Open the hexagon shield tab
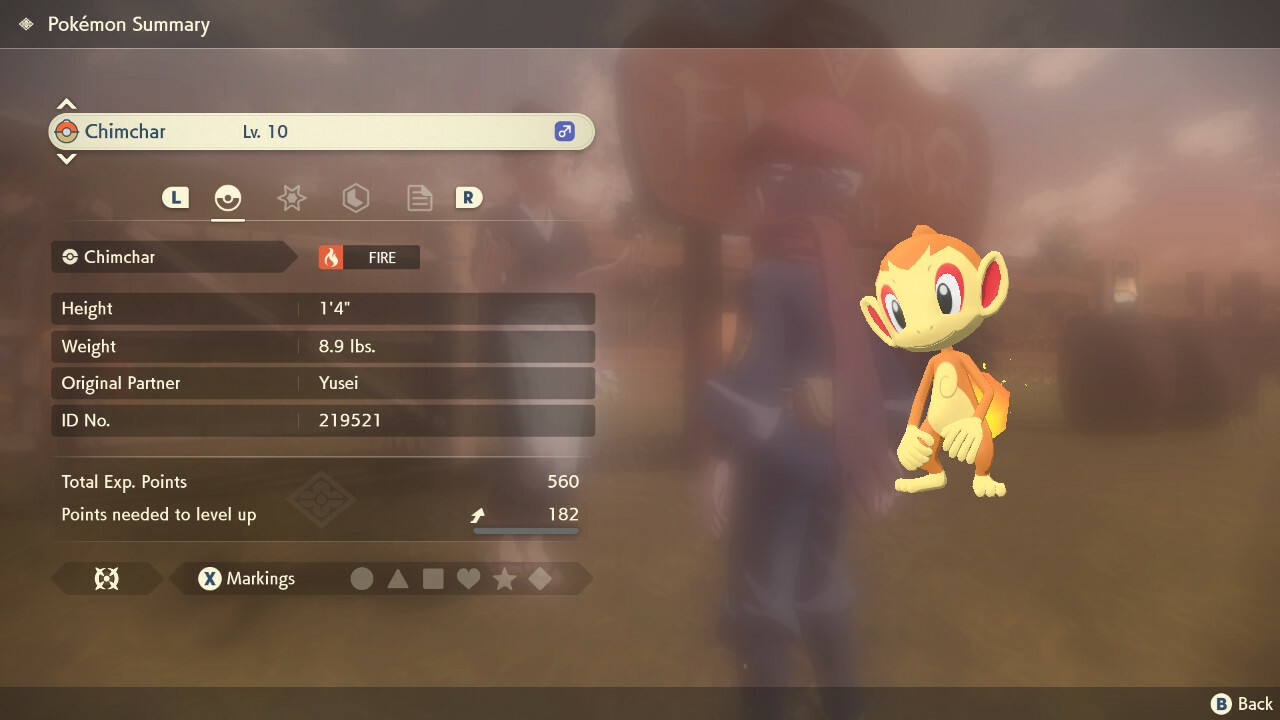Screen dimensions: 1280x720 [x=355, y=198]
